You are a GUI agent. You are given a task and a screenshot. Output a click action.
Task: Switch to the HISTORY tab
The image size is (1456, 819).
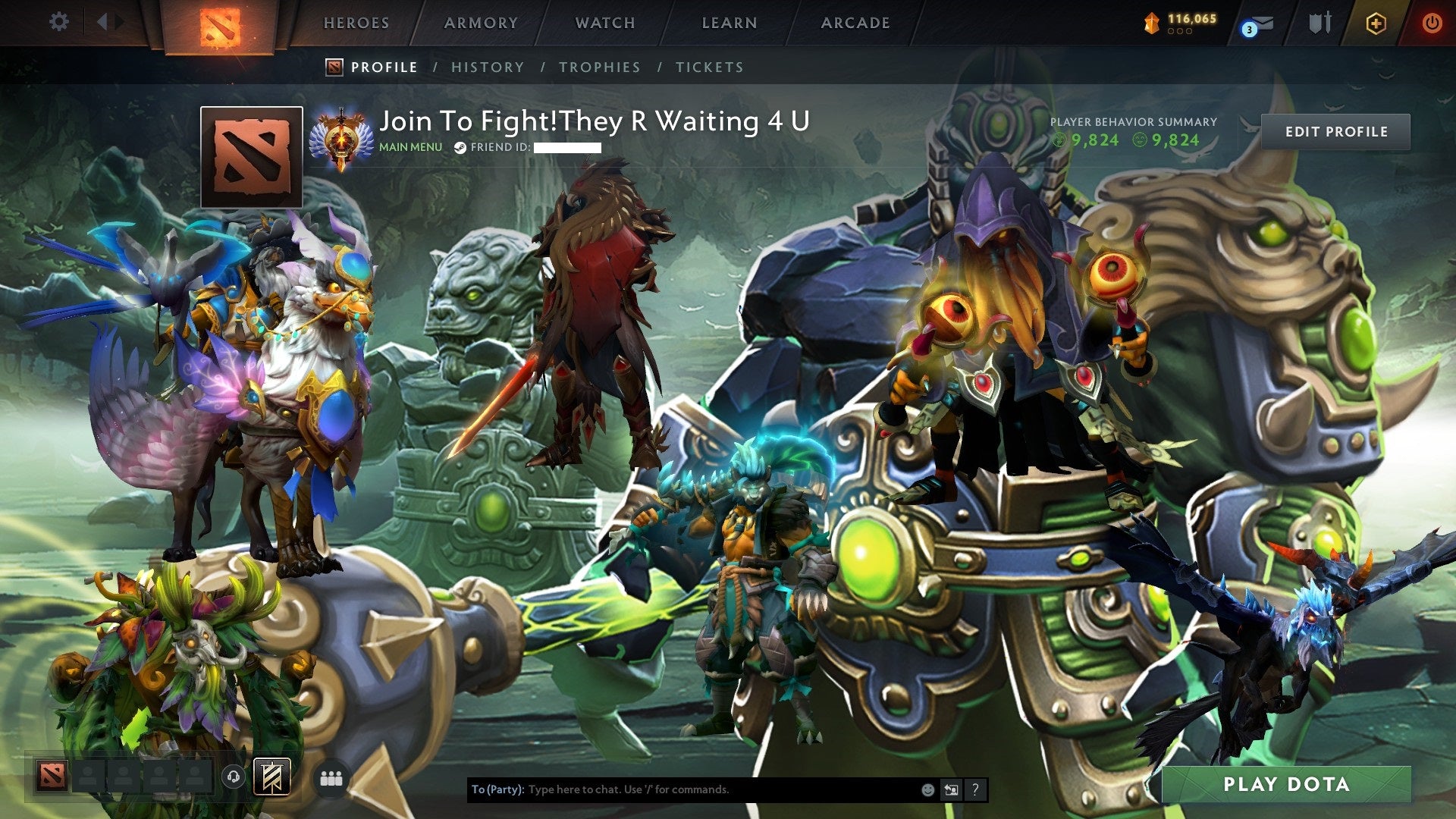coord(487,67)
